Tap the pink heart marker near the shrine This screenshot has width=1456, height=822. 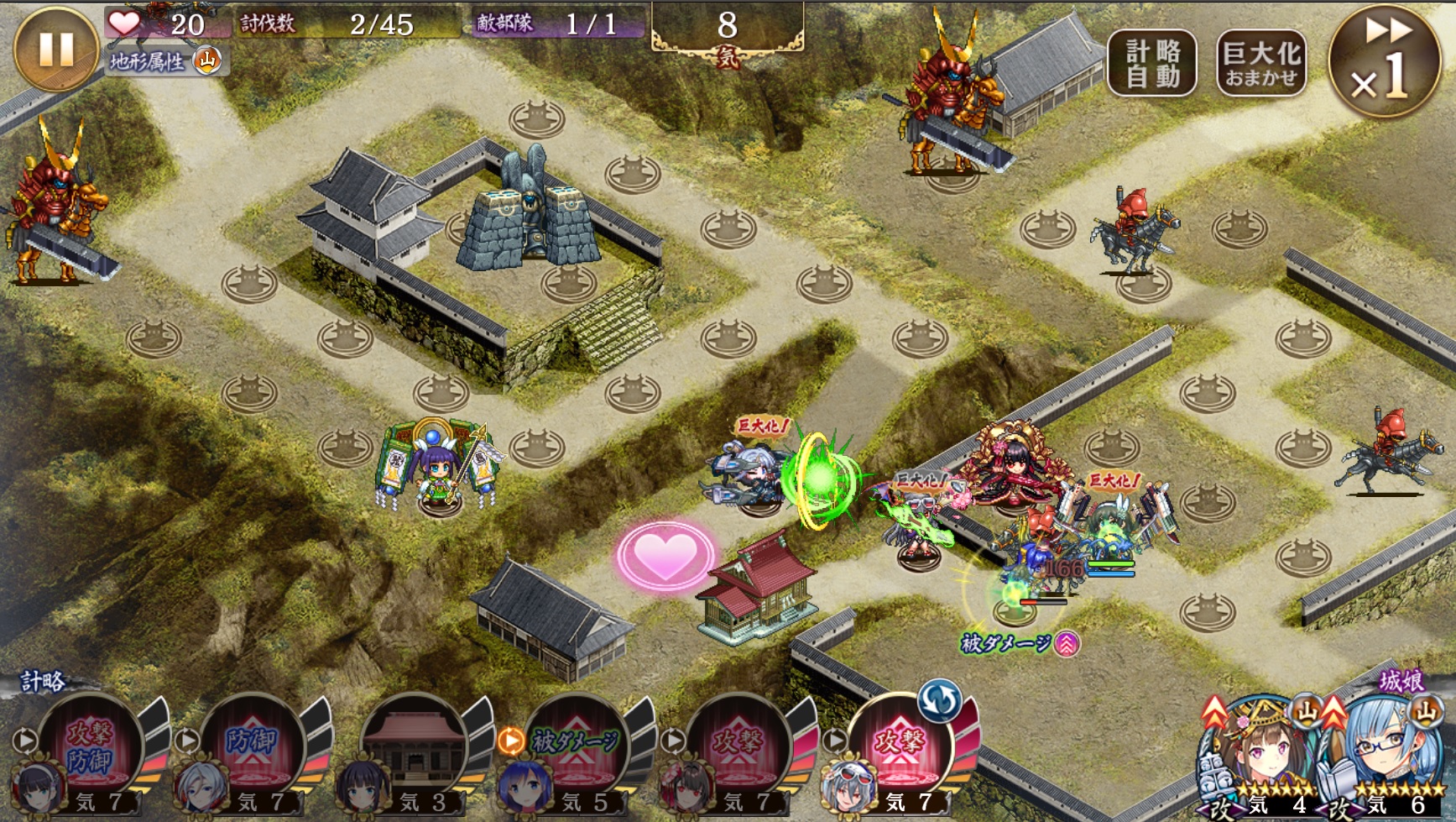[x=665, y=555]
